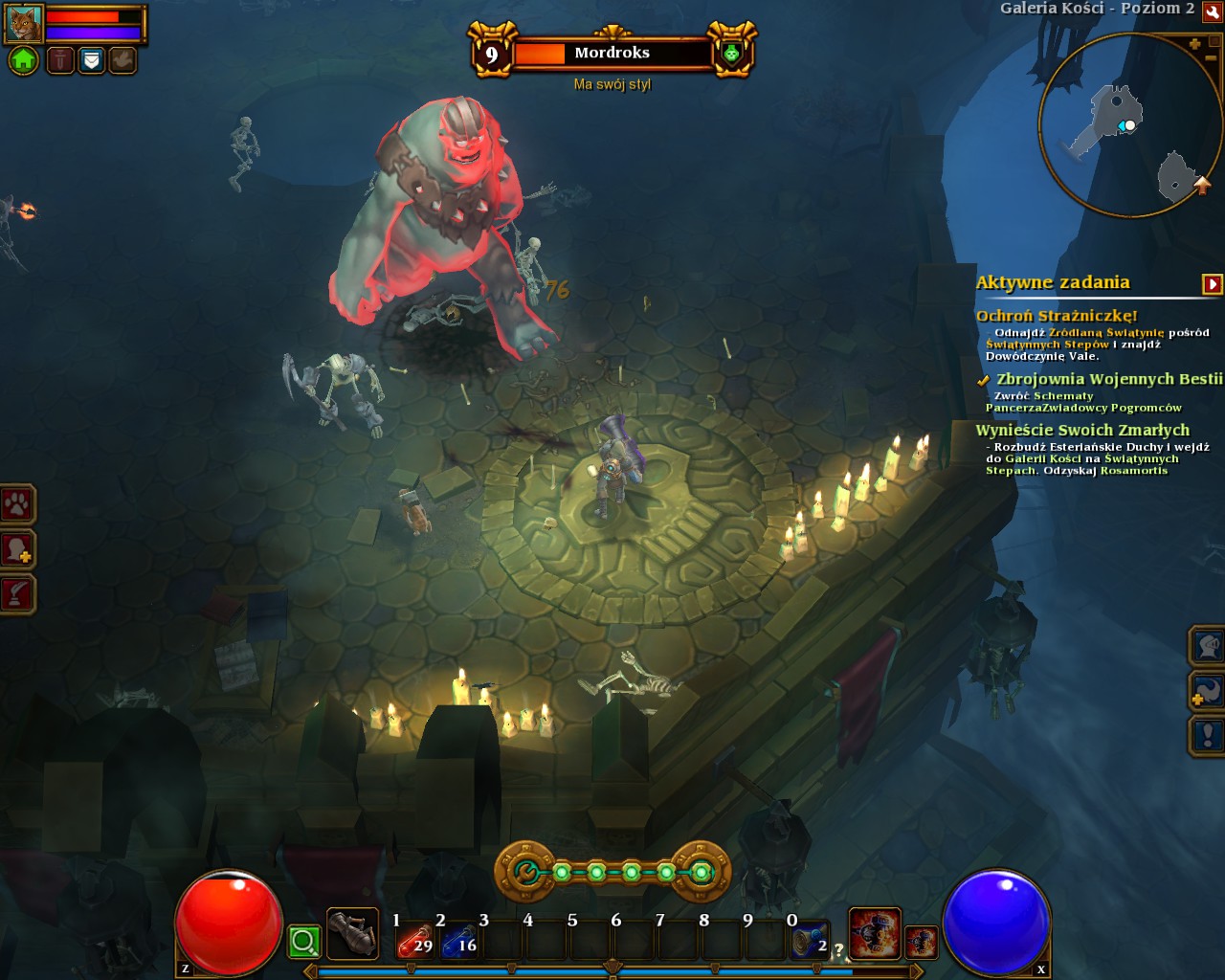Open the pet panel with paw button

18,504
